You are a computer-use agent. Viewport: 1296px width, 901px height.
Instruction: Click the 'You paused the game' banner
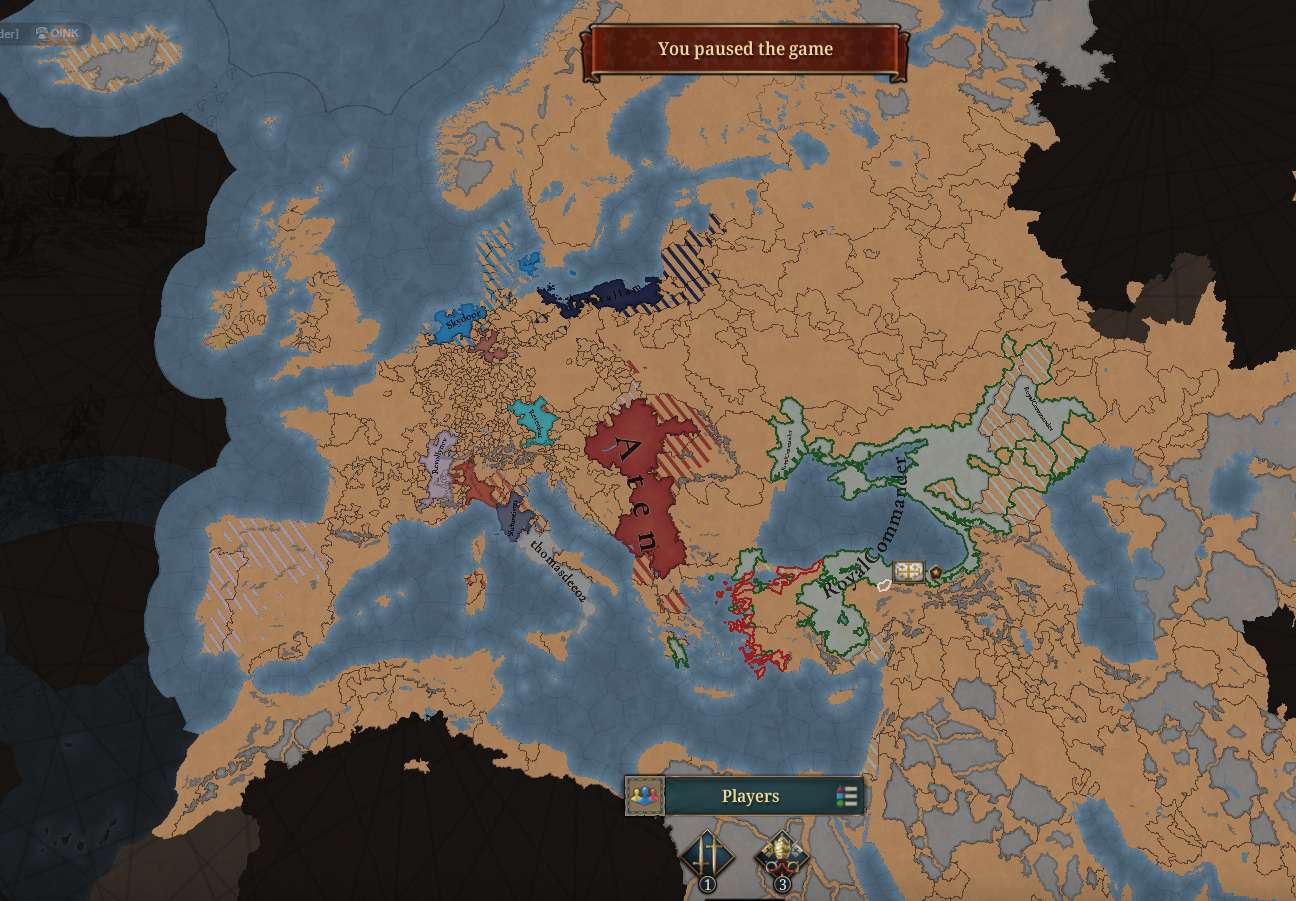pyautogui.click(x=745, y=49)
